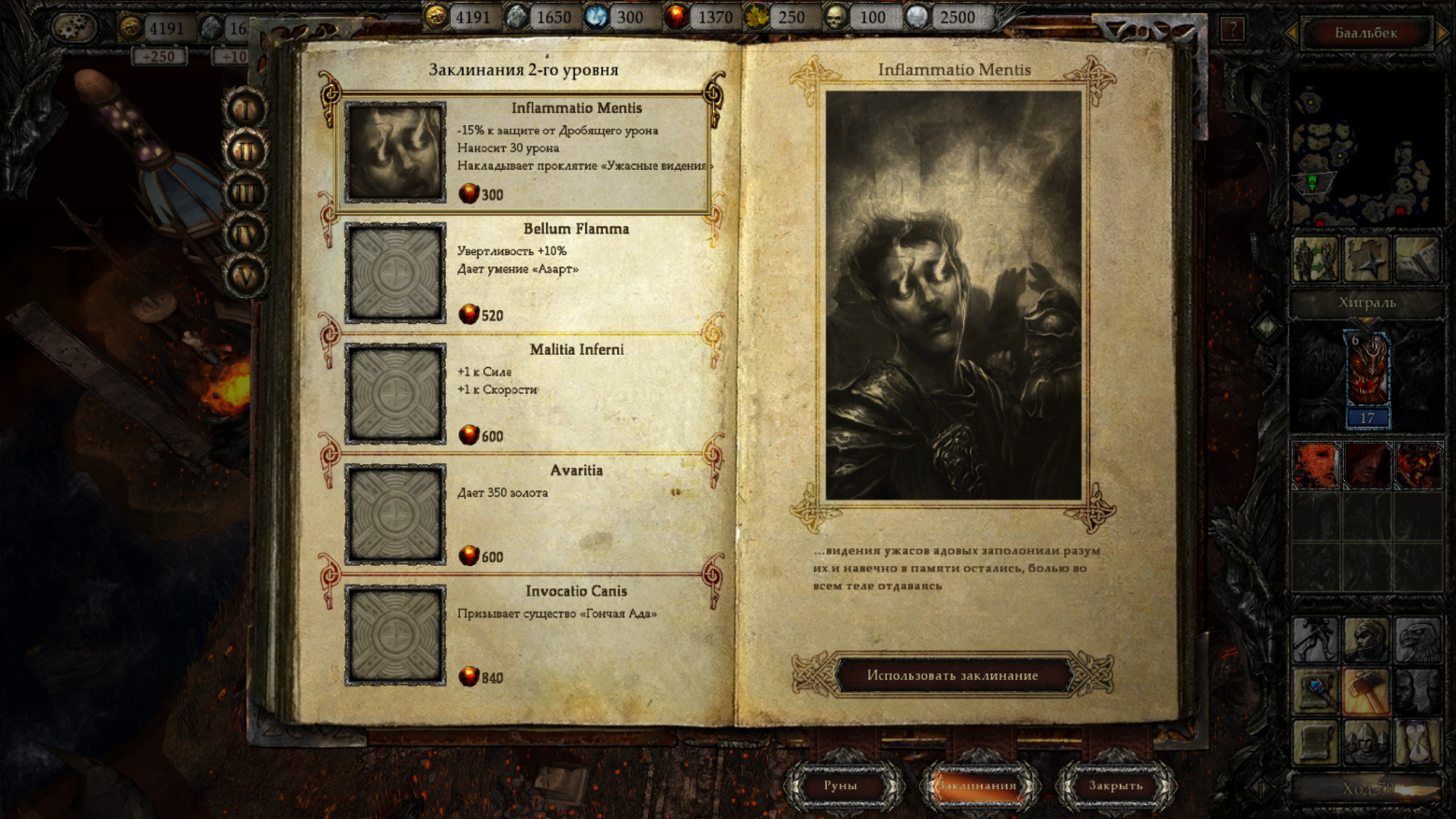The width and height of the screenshot is (1456, 819).
Task: Close the spell book with Закрыть
Action: coord(1115,785)
